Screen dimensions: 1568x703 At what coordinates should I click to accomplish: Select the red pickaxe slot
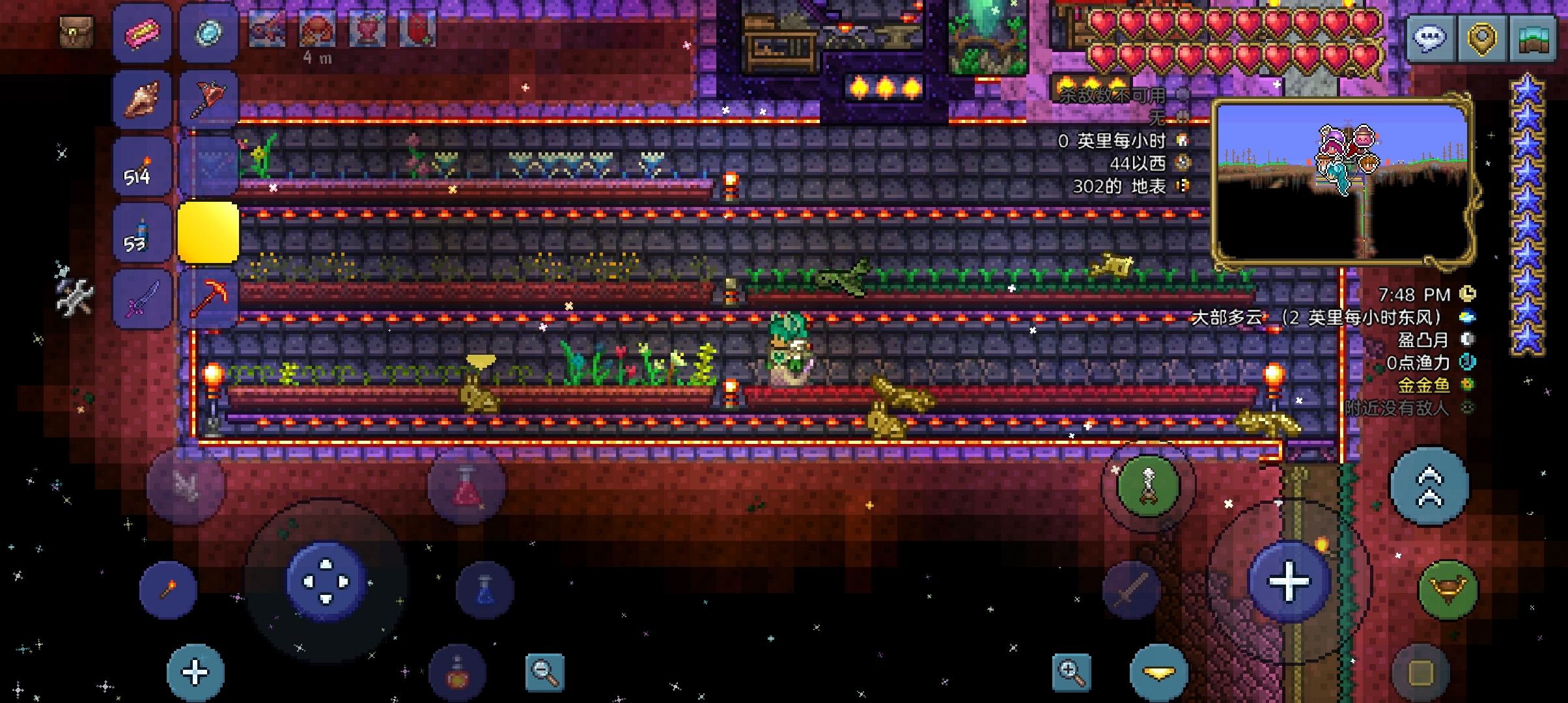(208, 299)
